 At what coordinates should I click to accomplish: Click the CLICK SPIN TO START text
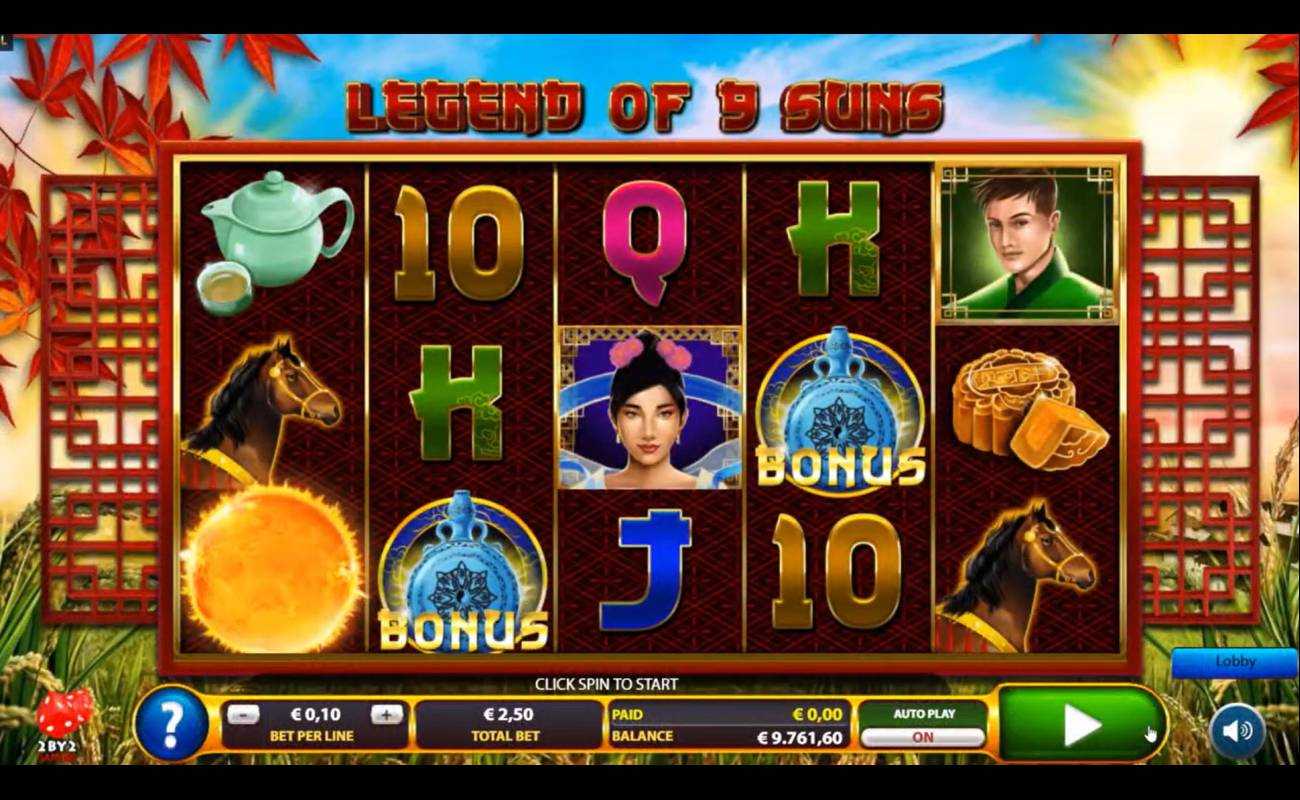607,684
